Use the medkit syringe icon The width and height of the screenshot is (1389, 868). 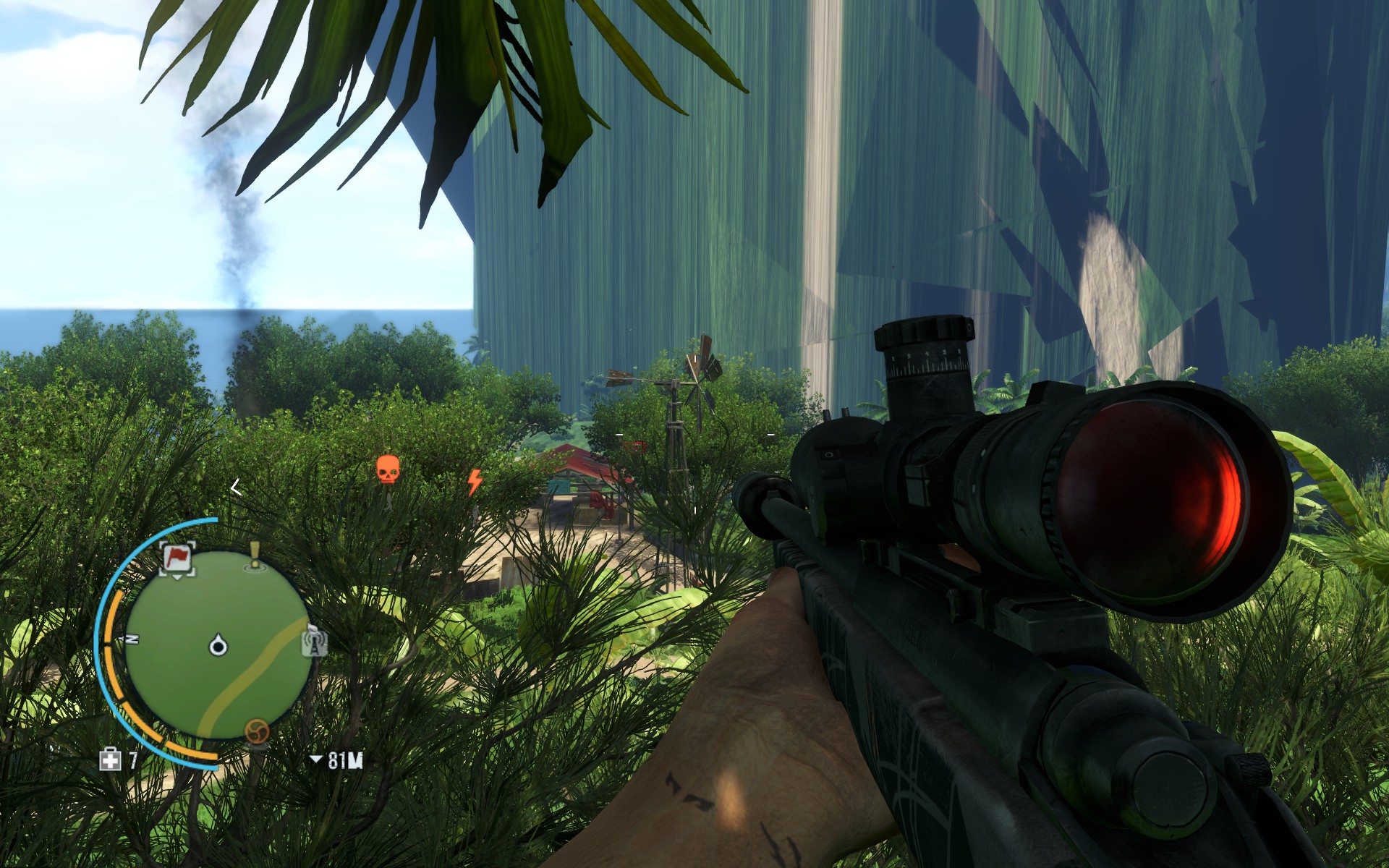coord(110,759)
